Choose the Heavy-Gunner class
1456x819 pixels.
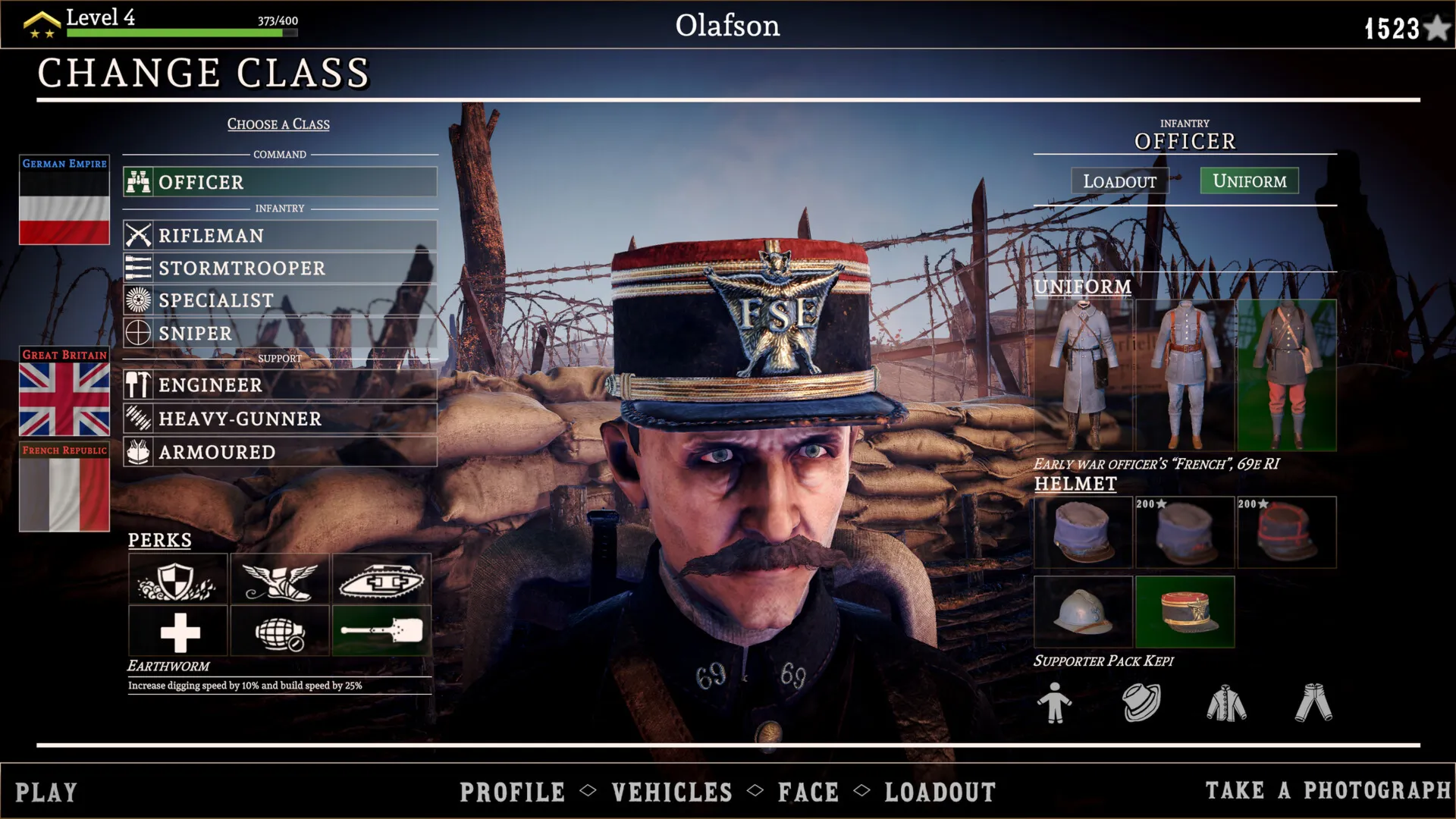click(280, 419)
